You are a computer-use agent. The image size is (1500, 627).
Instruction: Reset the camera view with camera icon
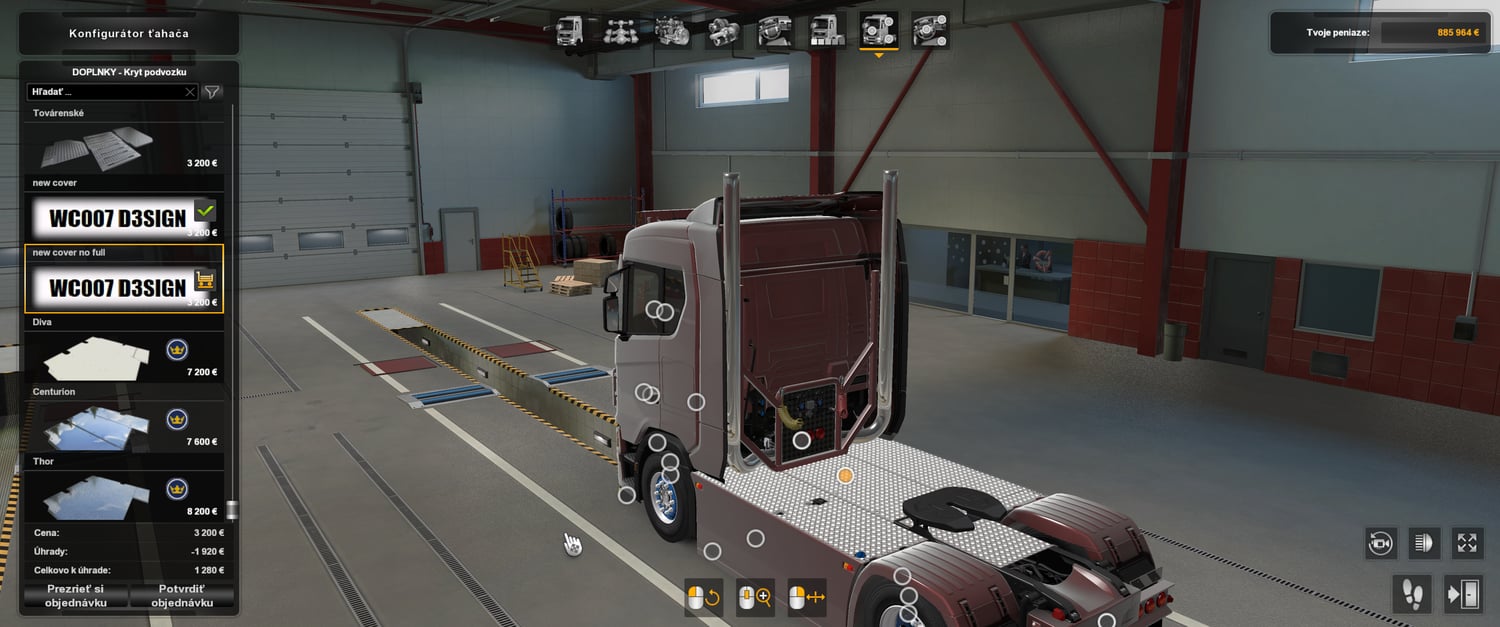(1380, 543)
